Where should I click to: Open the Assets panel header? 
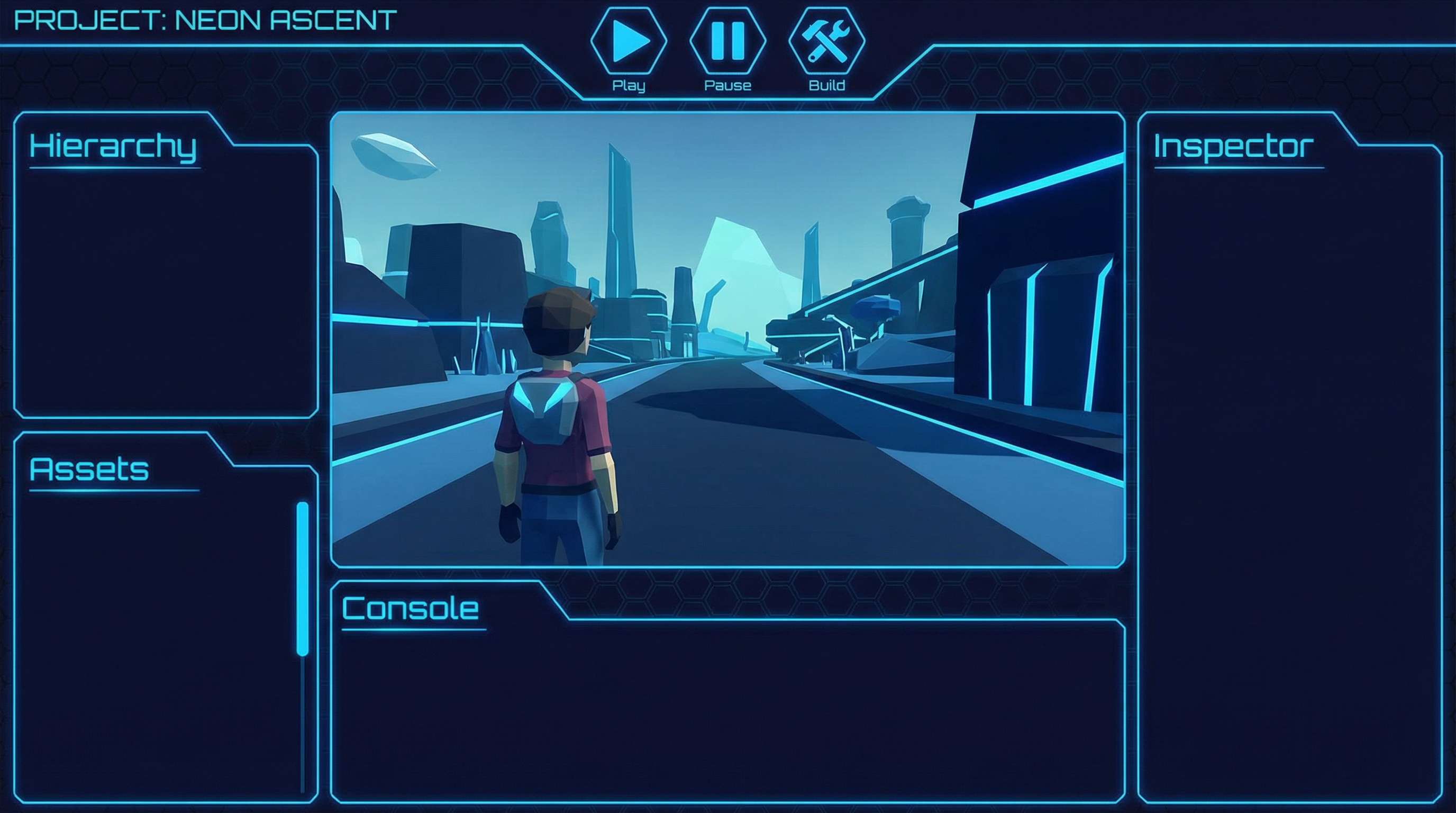pos(89,469)
